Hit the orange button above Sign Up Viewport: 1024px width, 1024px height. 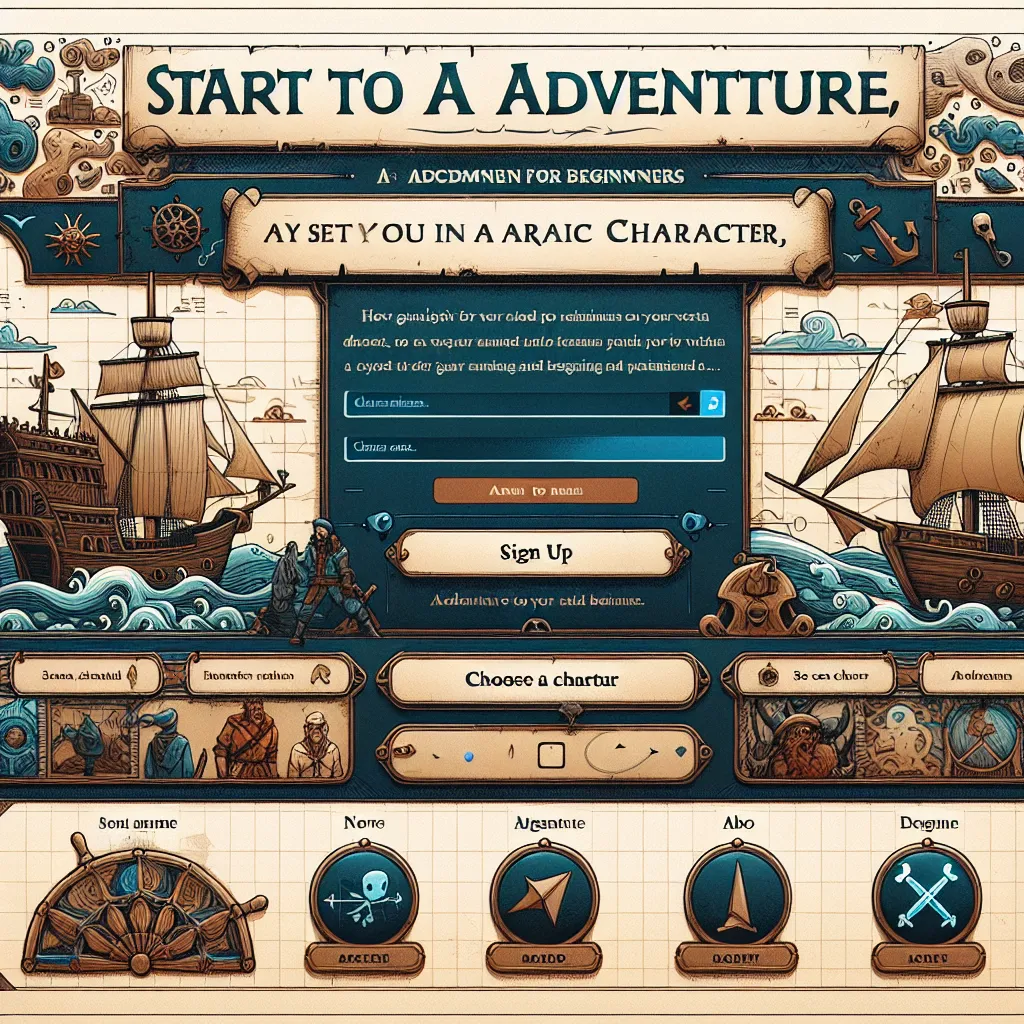tap(535, 490)
